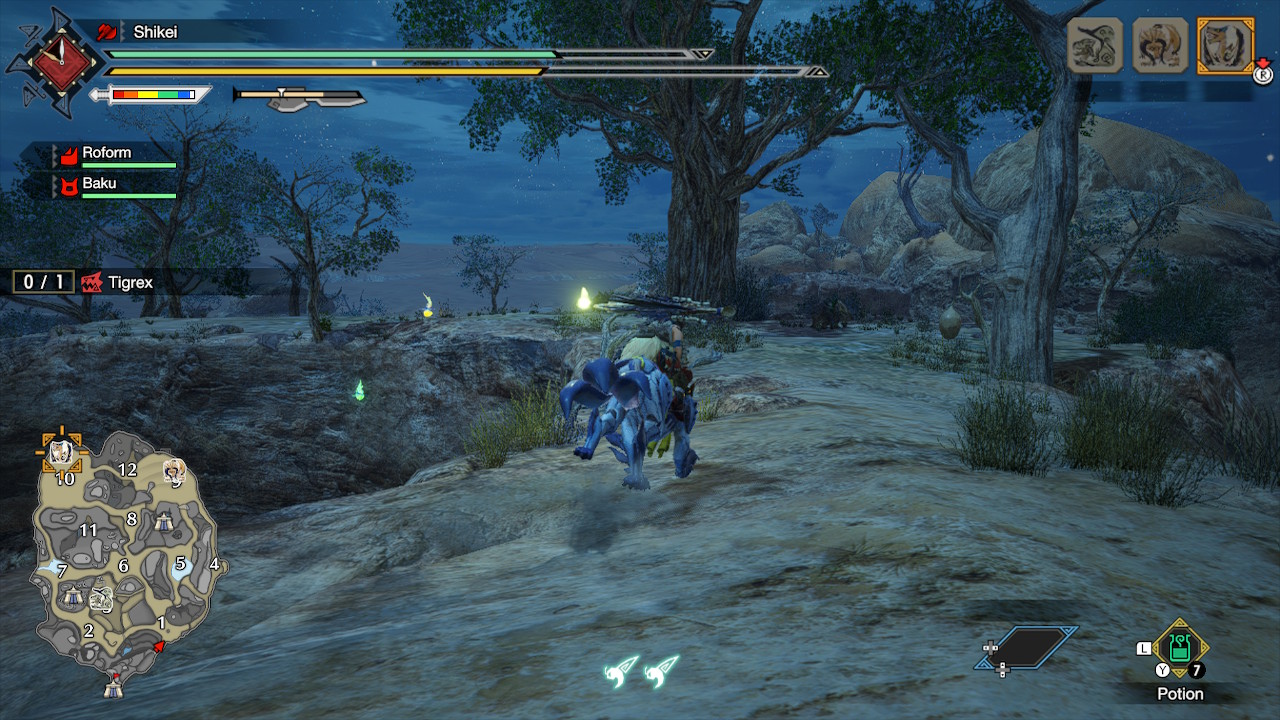The height and width of the screenshot is (720, 1280).
Task: Click the grey monster marker near area 2
Action: [101, 600]
